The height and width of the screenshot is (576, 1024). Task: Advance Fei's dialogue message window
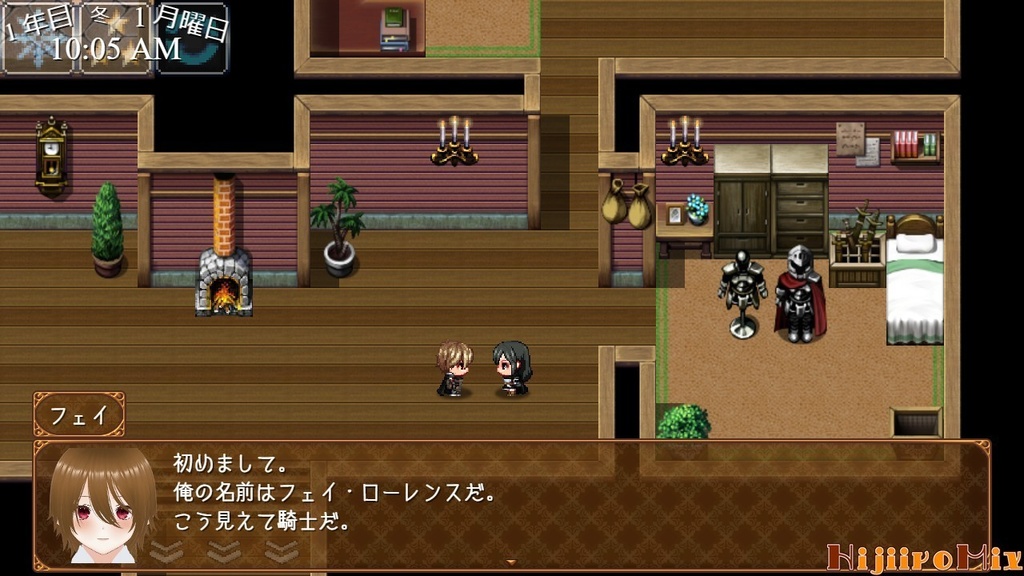(560, 500)
